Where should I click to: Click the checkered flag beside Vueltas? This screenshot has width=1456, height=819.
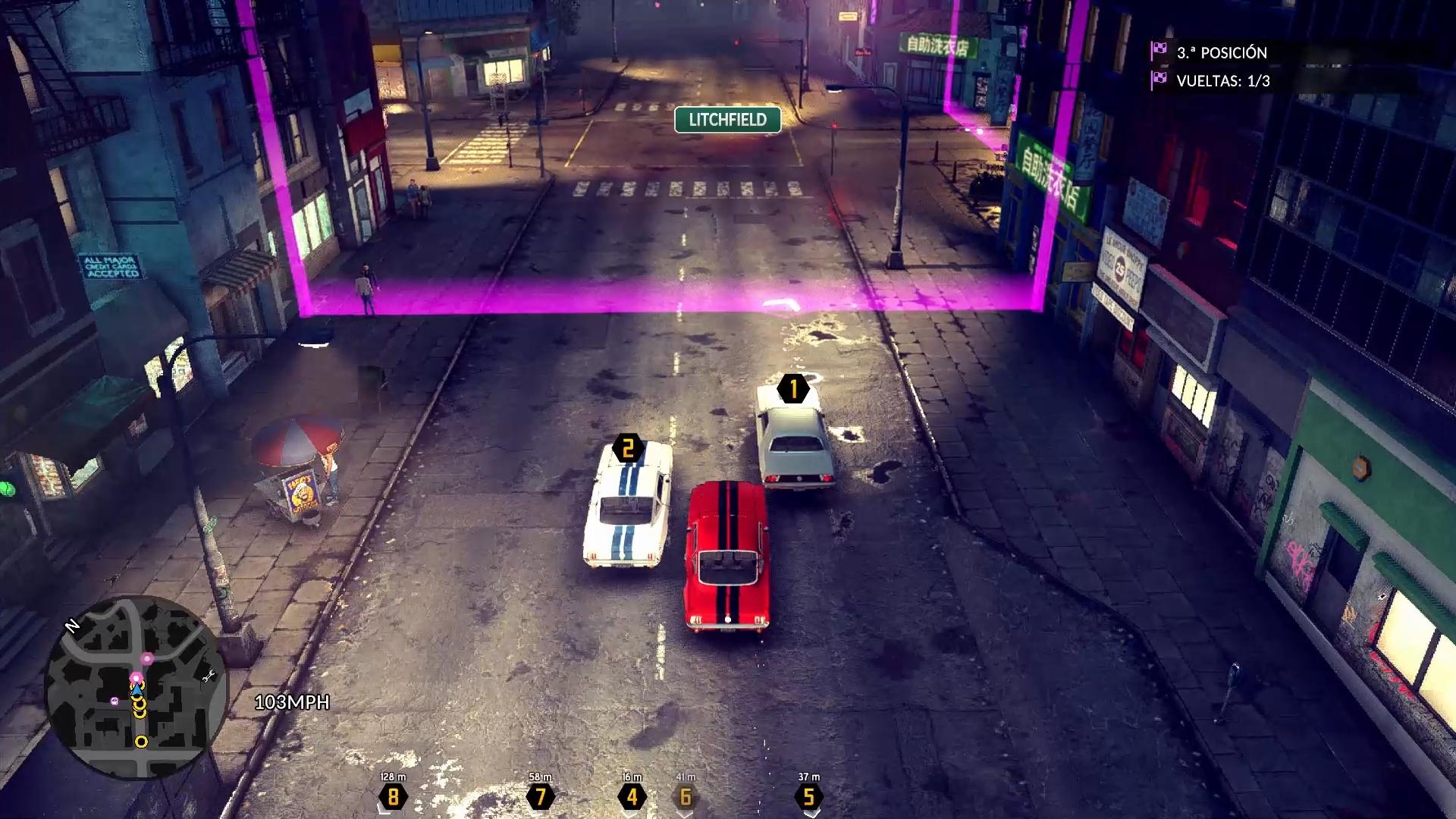pos(1159,80)
